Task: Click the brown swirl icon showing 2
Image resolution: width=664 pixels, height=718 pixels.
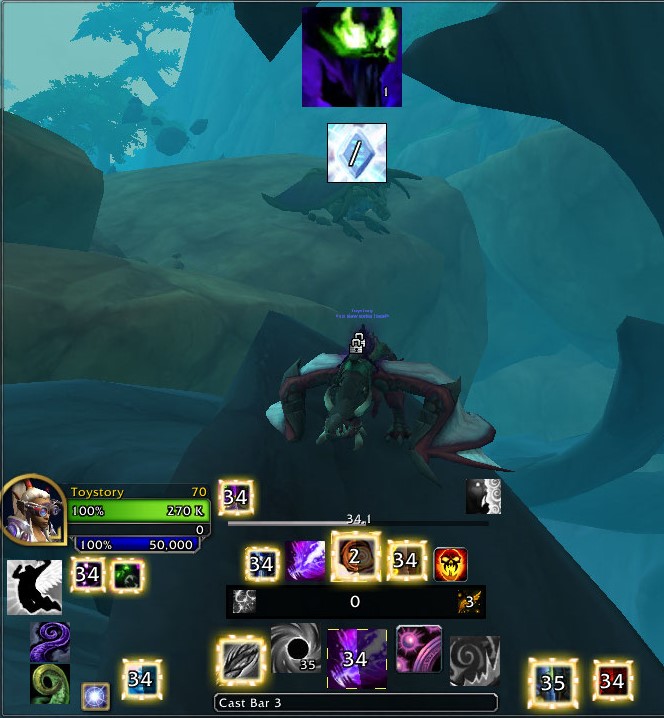Action: coord(355,558)
